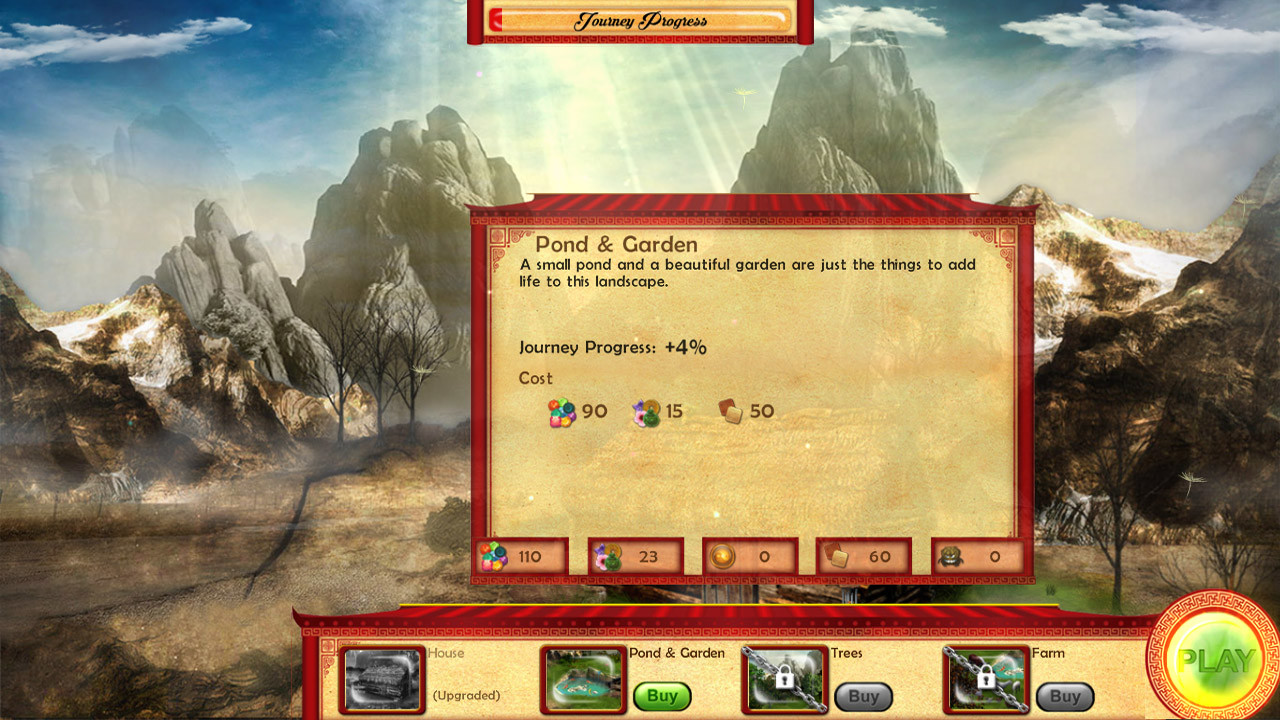The height and width of the screenshot is (720, 1280).
Task: Click the gems cost icon priced 90
Action: pyautogui.click(x=562, y=411)
